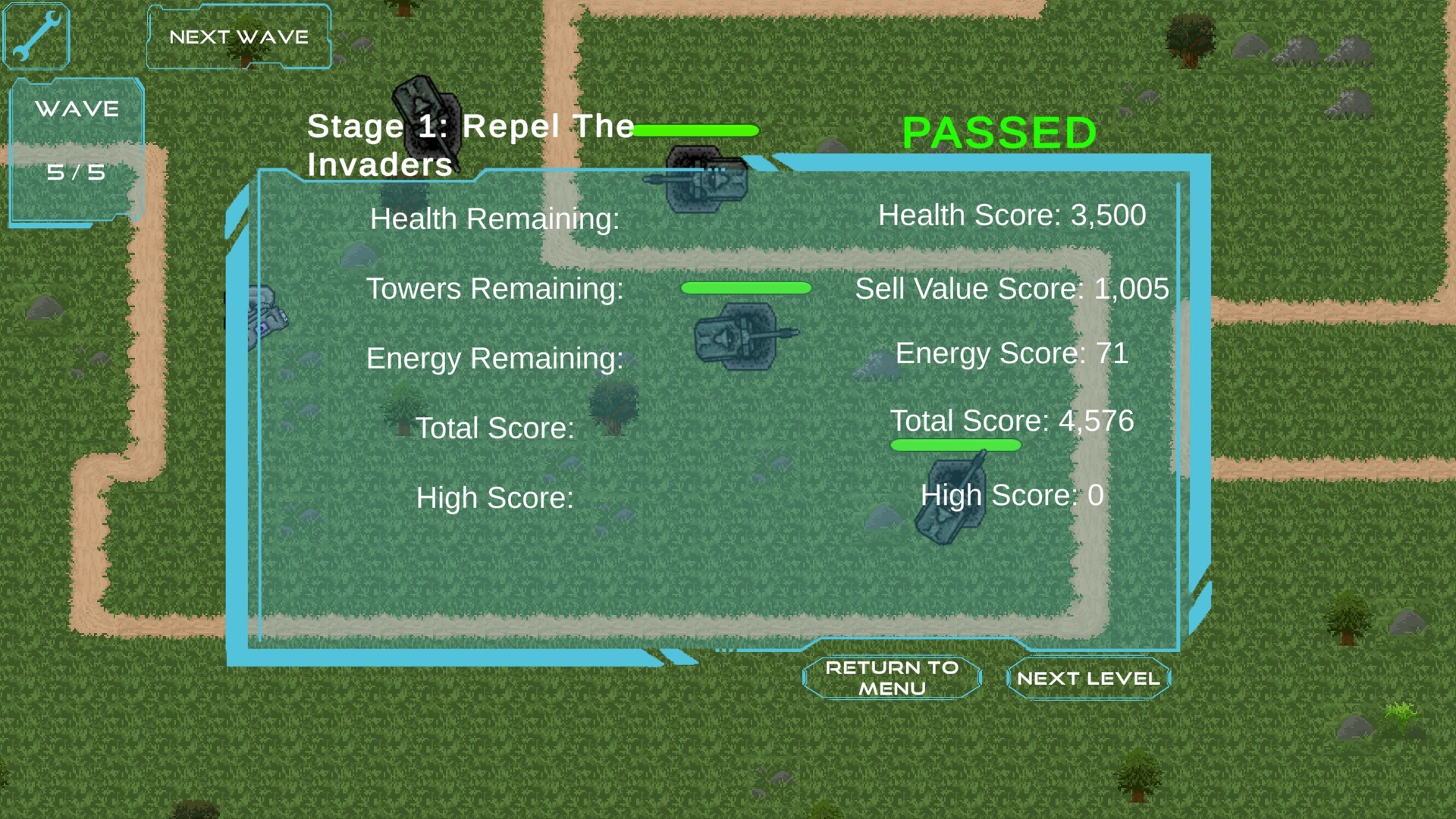Click the Total Score: 4,576 text
The width and height of the screenshot is (1456, 819).
pyautogui.click(x=1014, y=421)
